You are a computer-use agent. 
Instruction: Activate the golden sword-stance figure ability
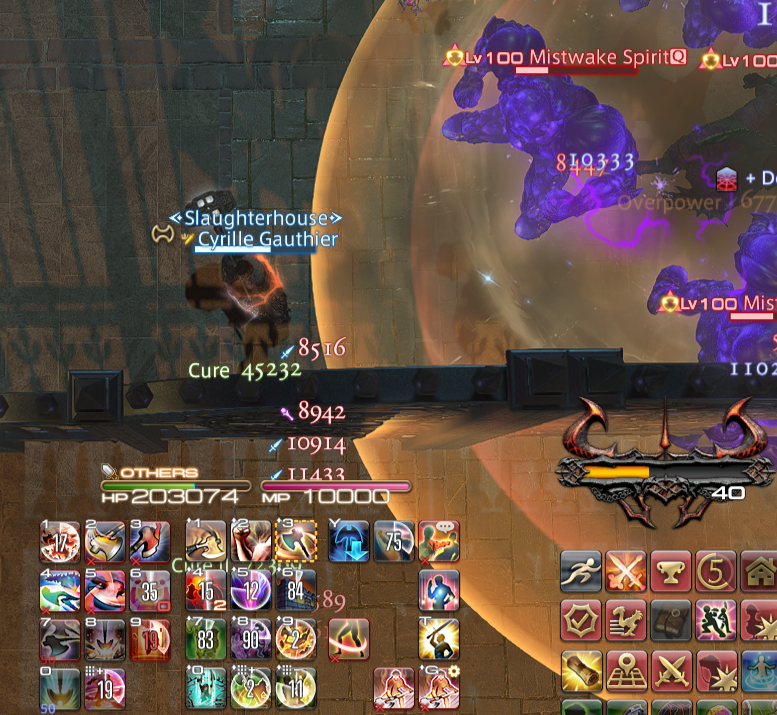(x=439, y=637)
